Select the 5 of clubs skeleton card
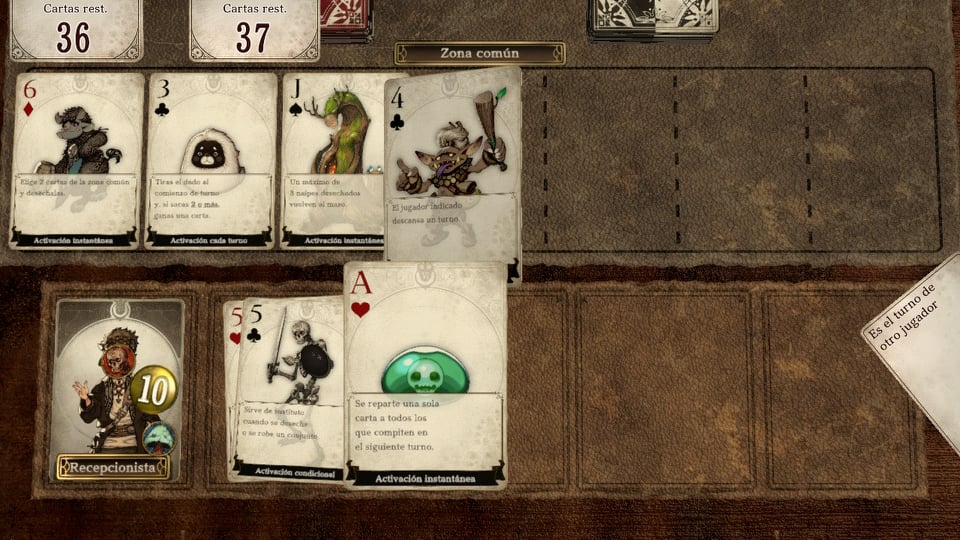This screenshot has width=960, height=540. 292,385
